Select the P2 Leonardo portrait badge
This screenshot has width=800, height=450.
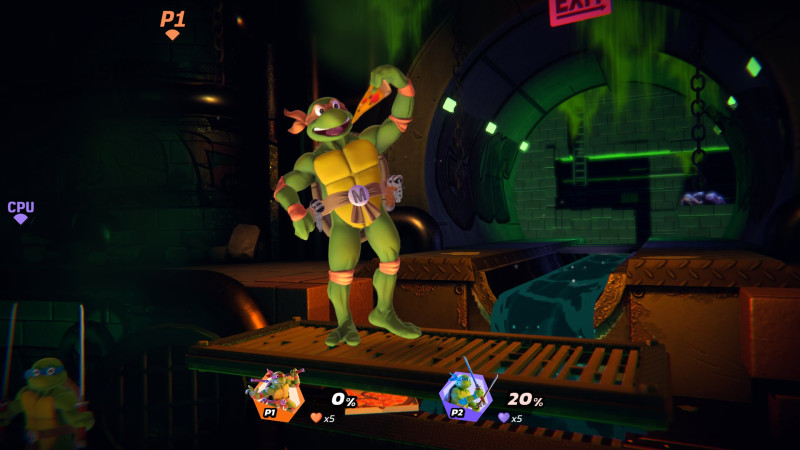coord(466,395)
